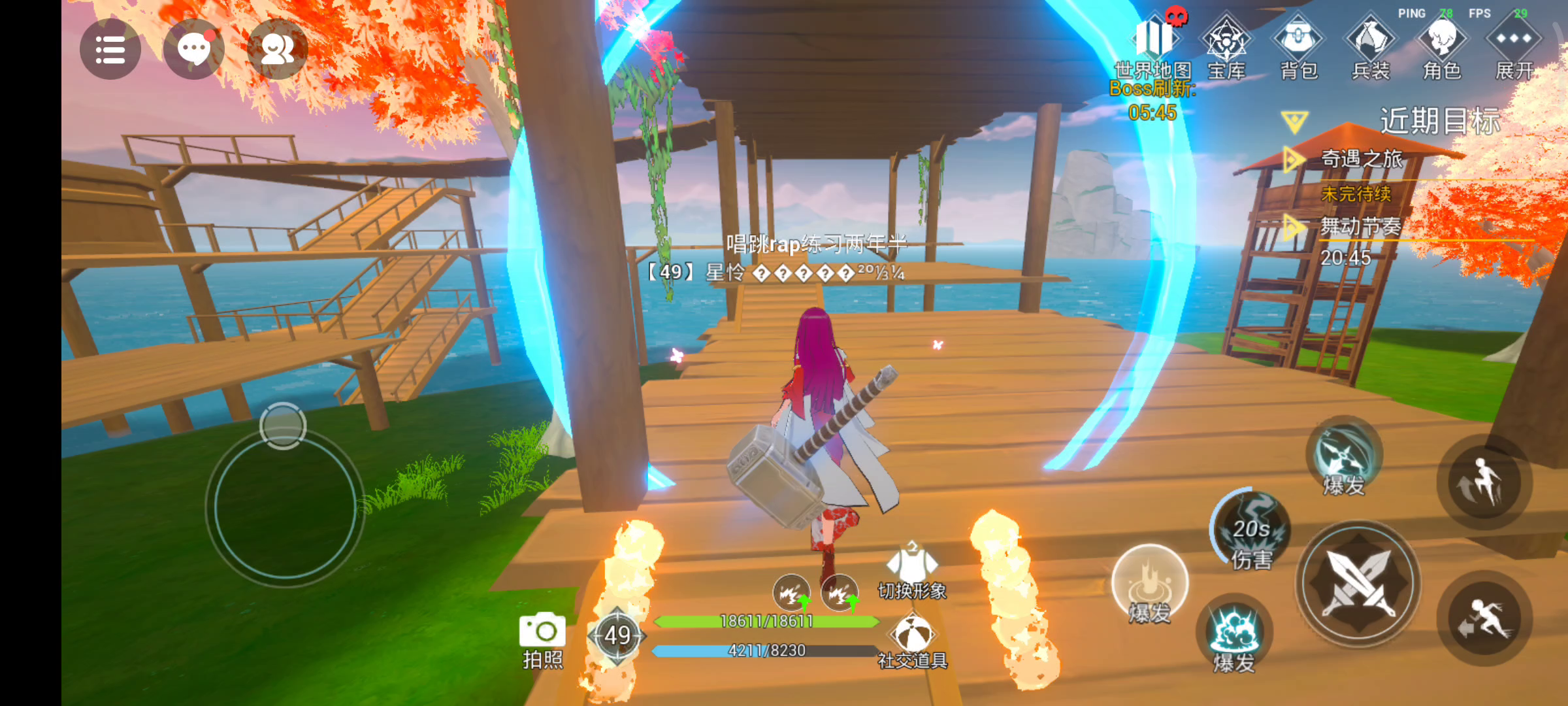Open the hamburger list menu

coord(110,50)
